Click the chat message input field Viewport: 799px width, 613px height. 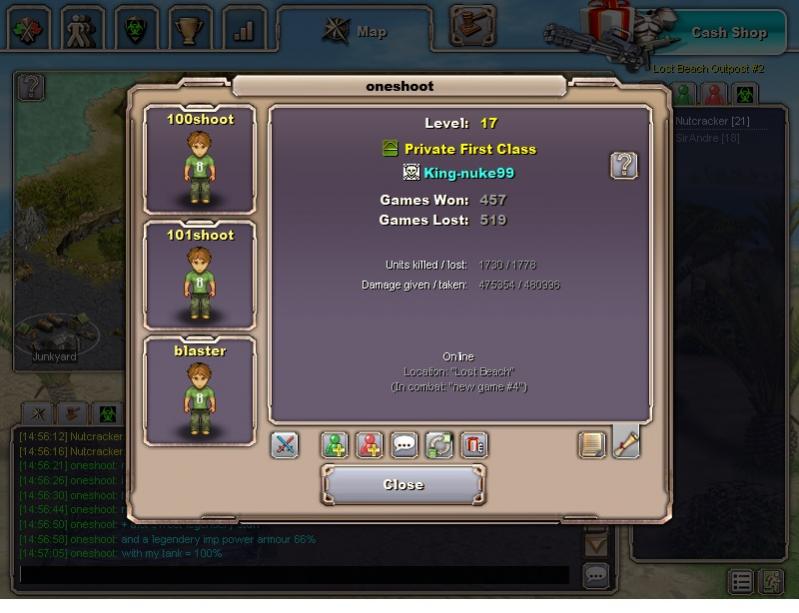tap(295, 575)
